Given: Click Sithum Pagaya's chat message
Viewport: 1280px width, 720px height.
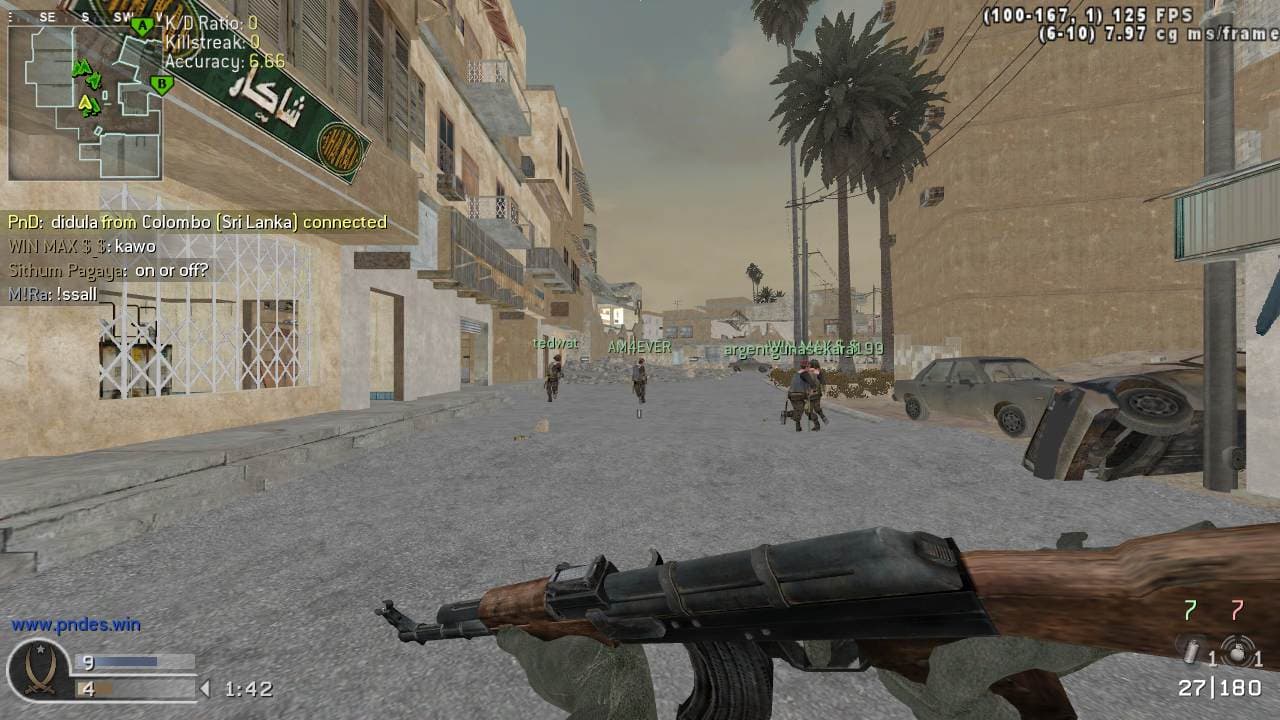Looking at the screenshot, I should click(x=108, y=270).
